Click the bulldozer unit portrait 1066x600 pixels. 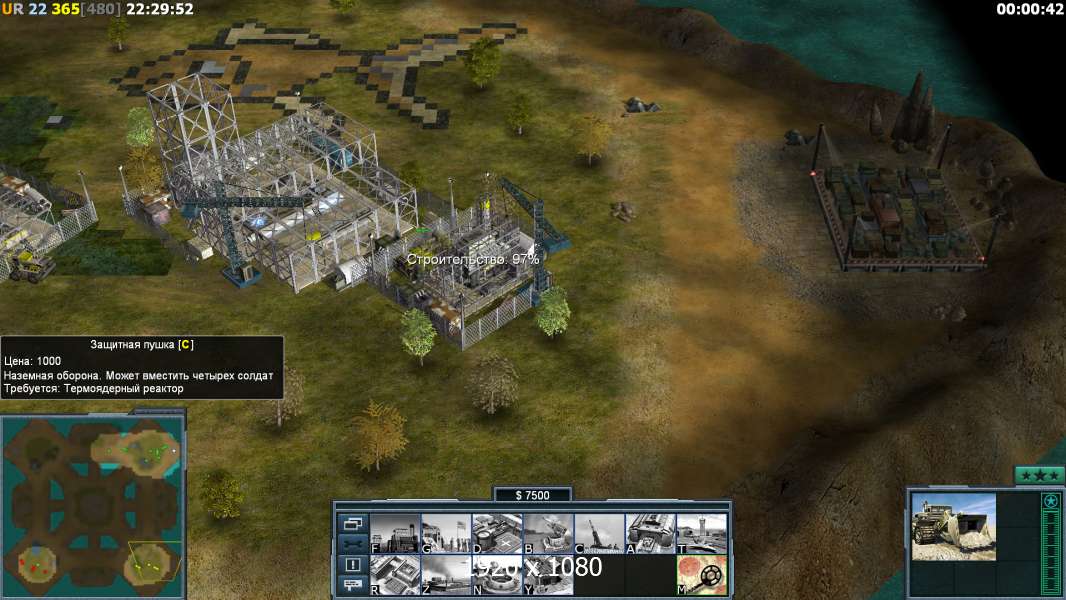(953, 526)
